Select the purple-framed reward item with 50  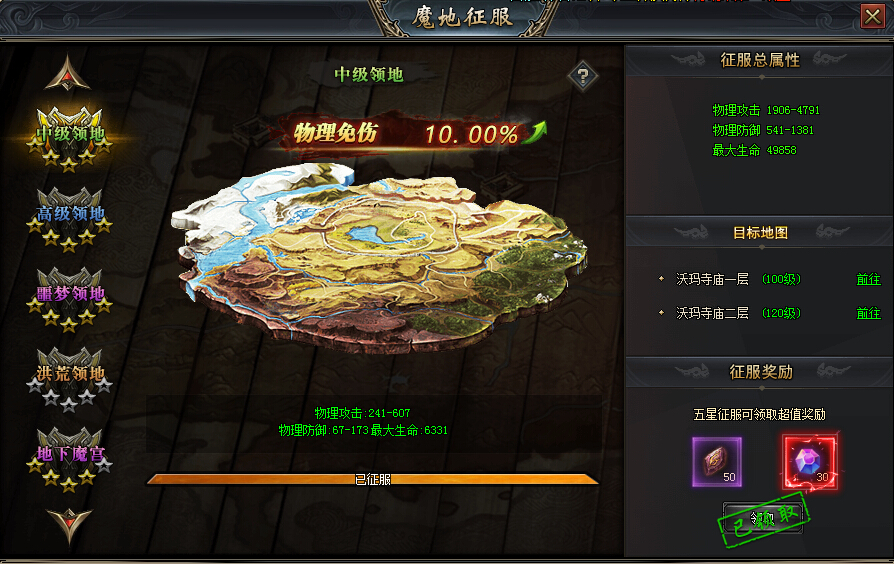(x=717, y=461)
